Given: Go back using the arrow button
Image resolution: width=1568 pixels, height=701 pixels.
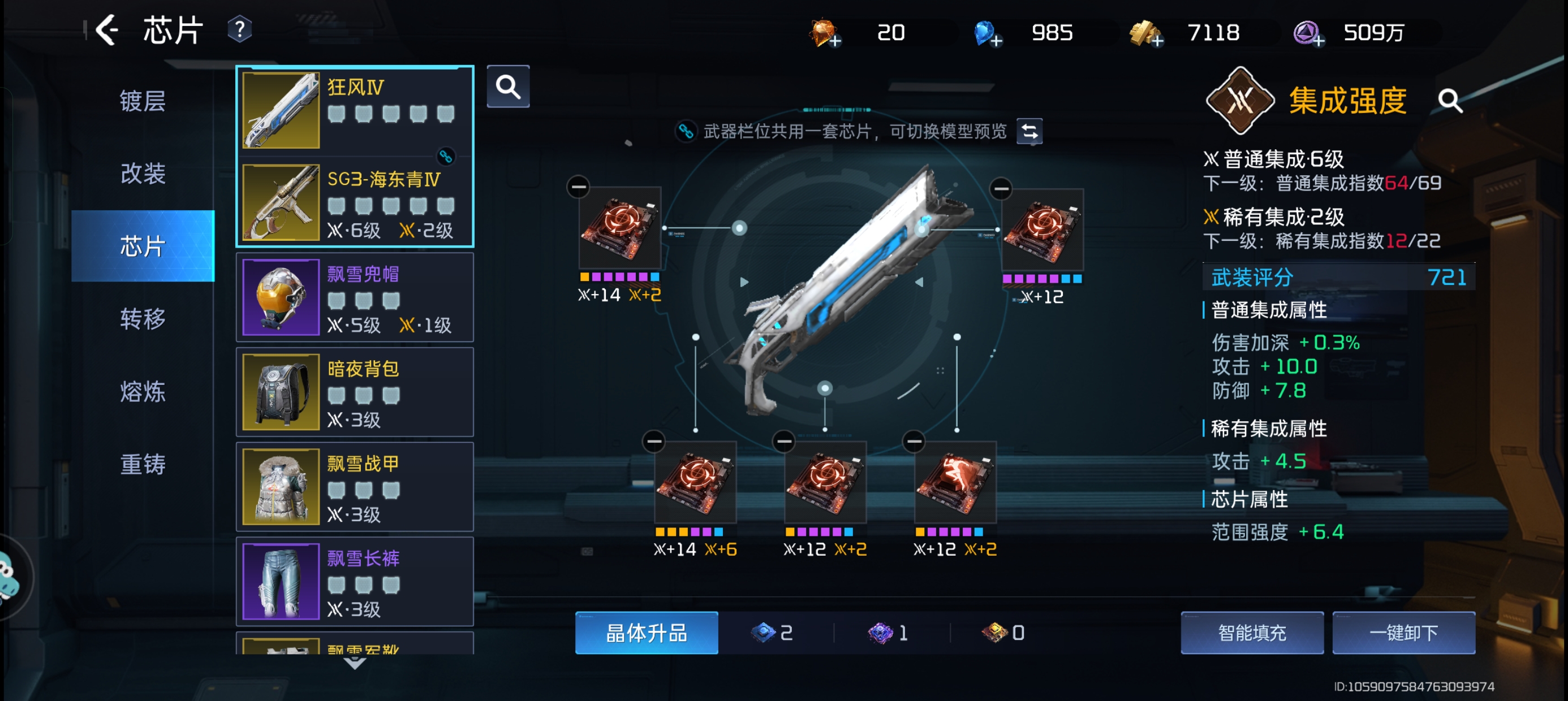Looking at the screenshot, I should 107,30.
